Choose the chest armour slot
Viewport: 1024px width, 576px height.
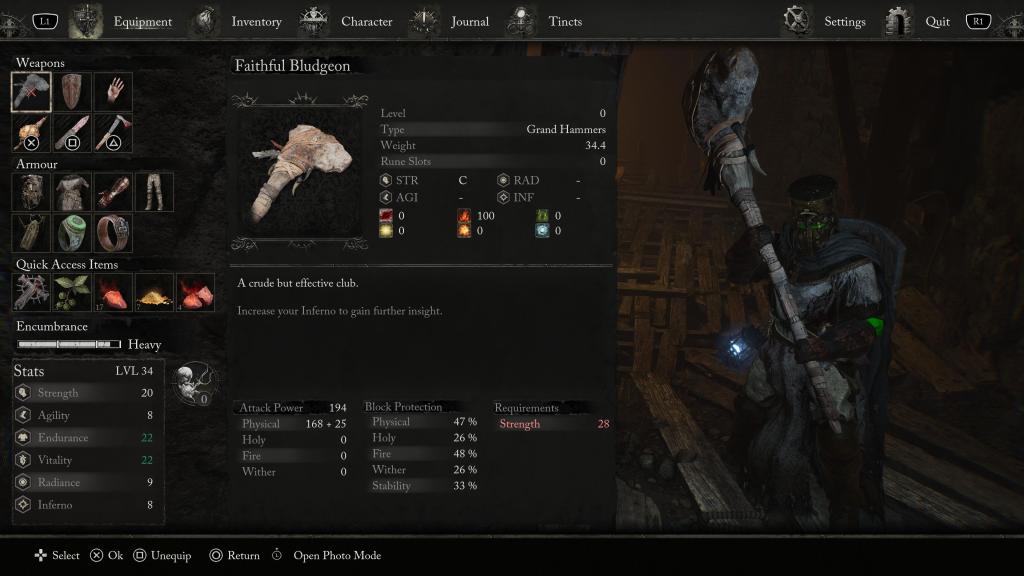pyautogui.click(x=73, y=192)
